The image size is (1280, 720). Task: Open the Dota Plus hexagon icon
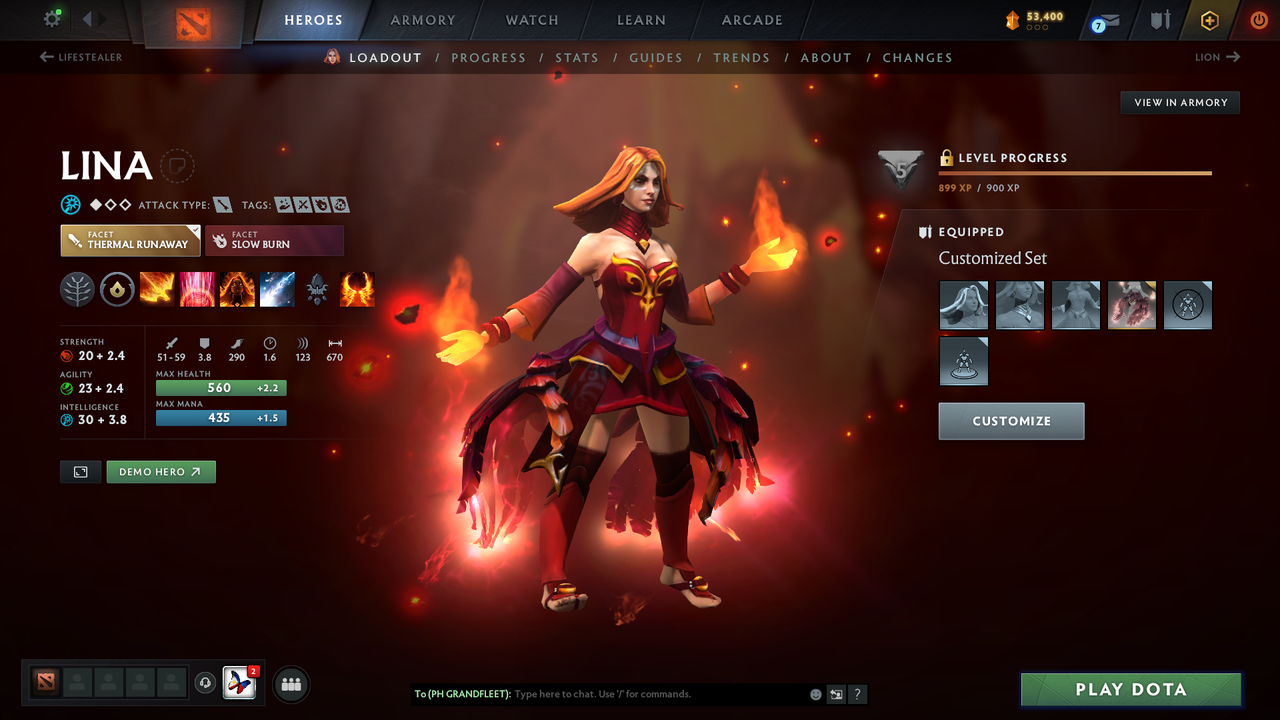click(x=1210, y=20)
